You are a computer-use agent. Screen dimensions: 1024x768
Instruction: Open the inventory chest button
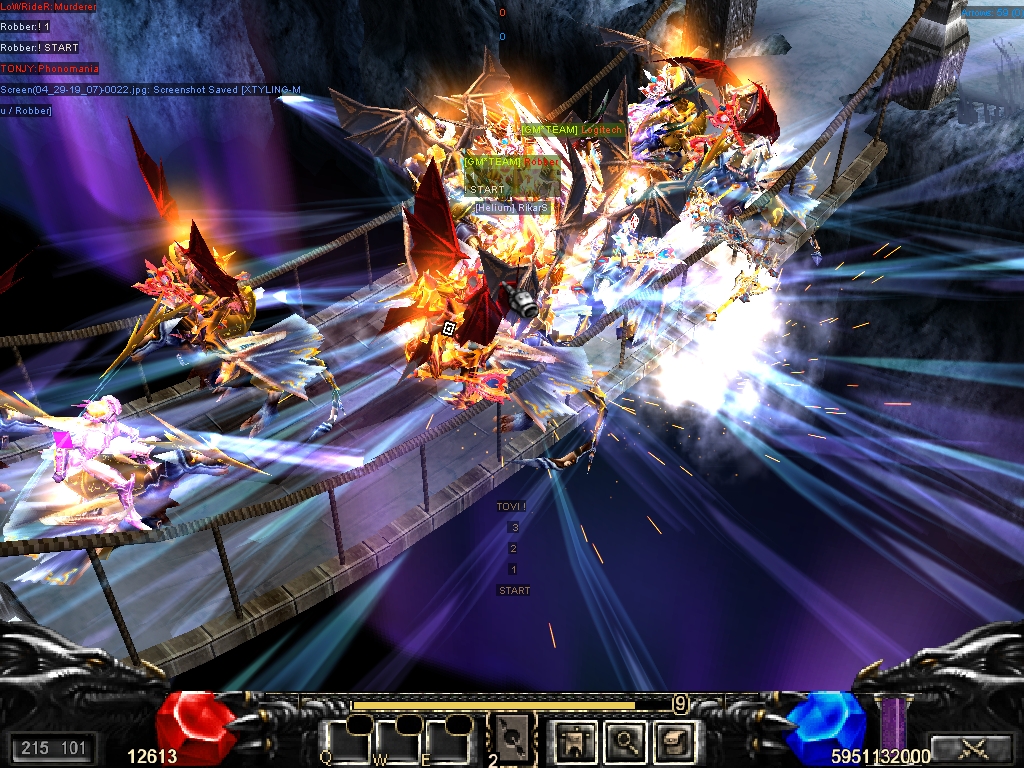tap(675, 741)
